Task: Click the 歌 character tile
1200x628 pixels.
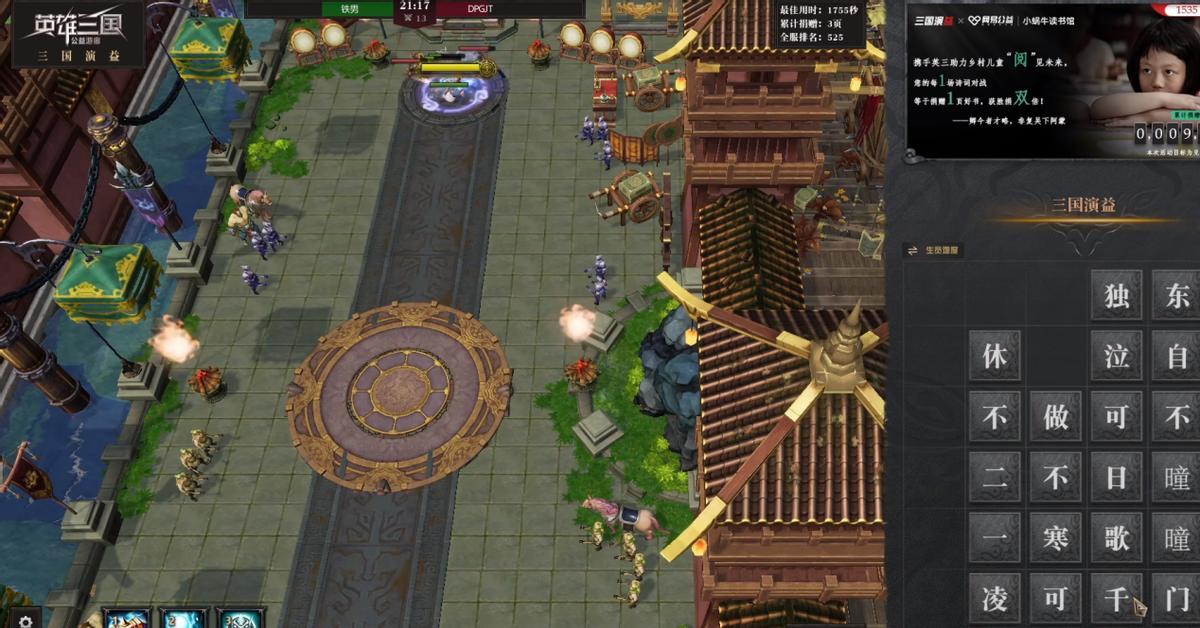Action: [x=1116, y=539]
